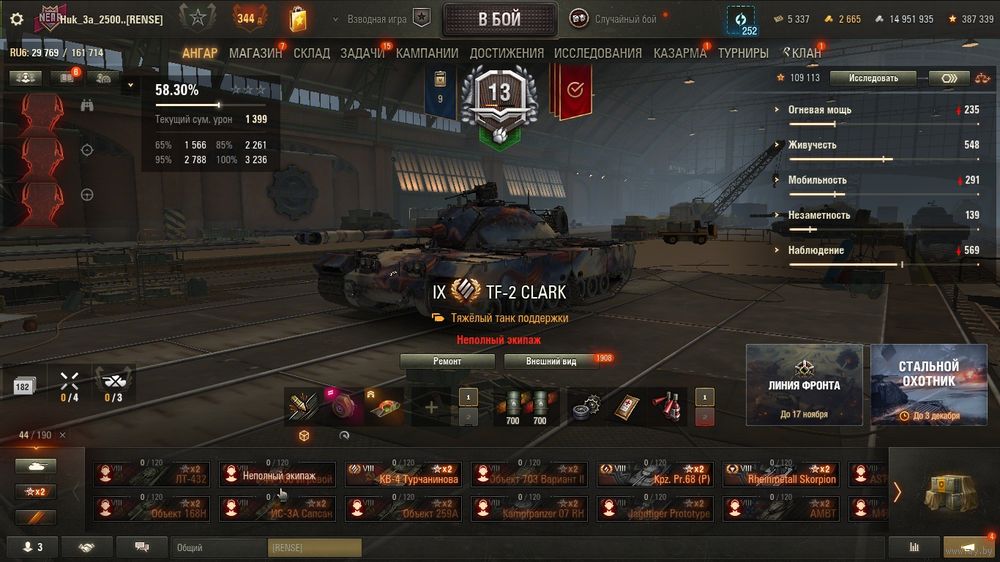Open the game settings gear icon
This screenshot has width=1000, height=562.
coord(16,19)
